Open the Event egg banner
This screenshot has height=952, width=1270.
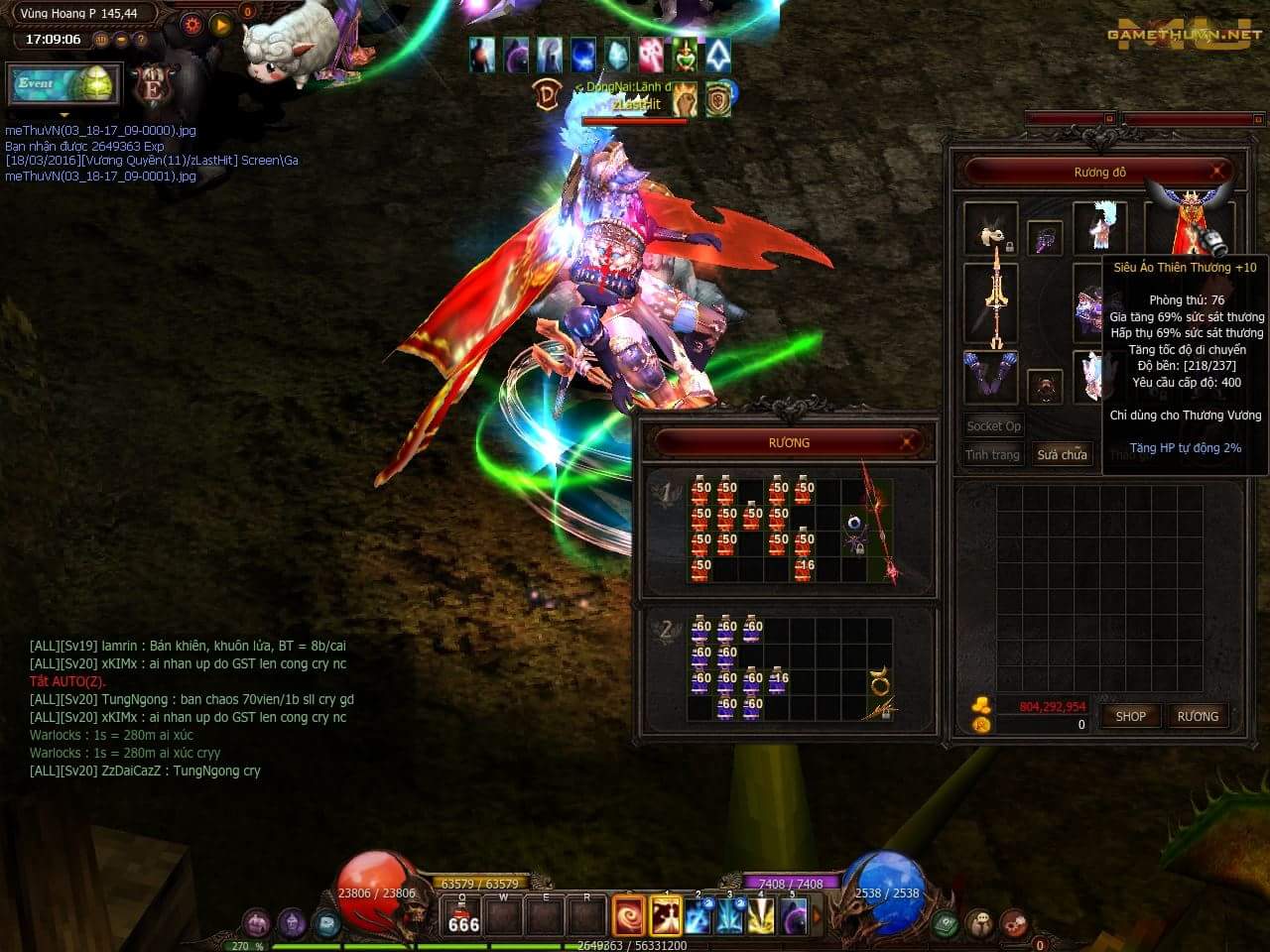coord(63,84)
